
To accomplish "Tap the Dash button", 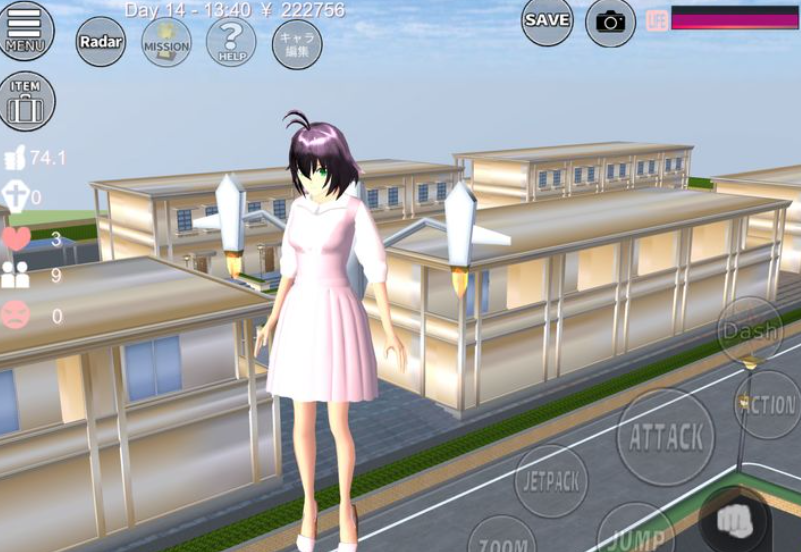I will (x=750, y=330).
